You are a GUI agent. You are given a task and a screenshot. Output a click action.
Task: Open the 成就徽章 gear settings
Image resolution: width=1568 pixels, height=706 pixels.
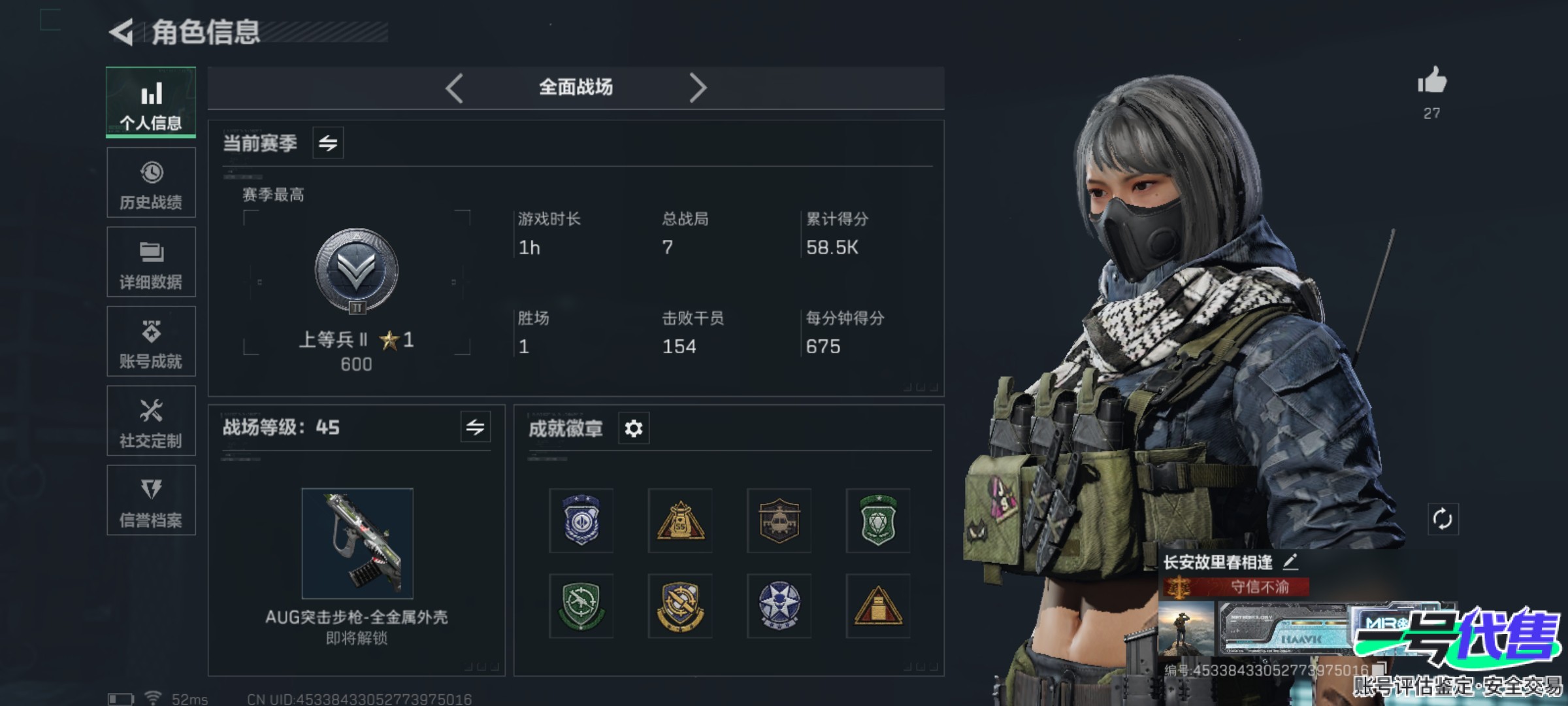634,429
